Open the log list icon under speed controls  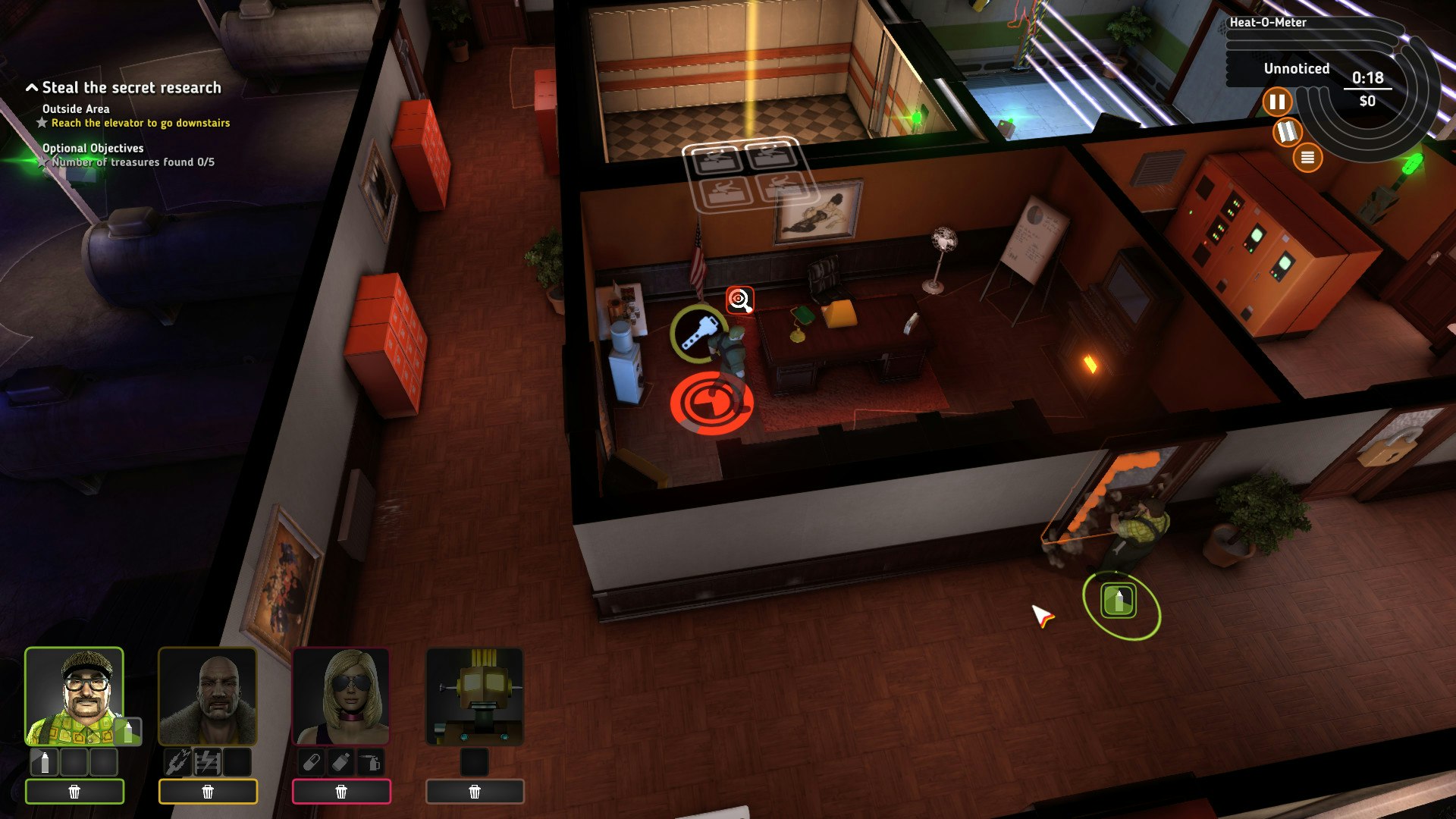coord(1307,158)
